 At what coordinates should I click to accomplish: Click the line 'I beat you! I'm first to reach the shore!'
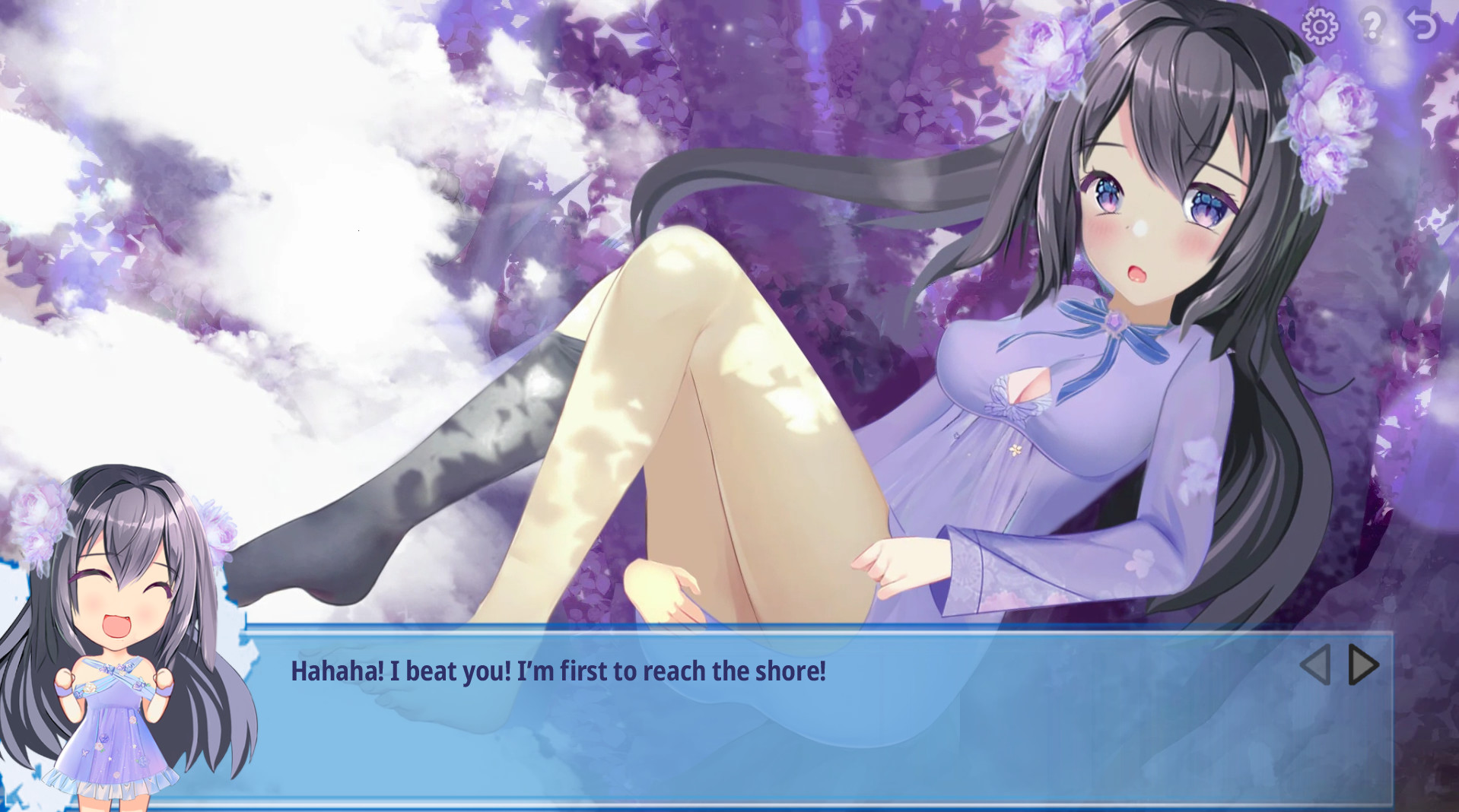tap(559, 671)
